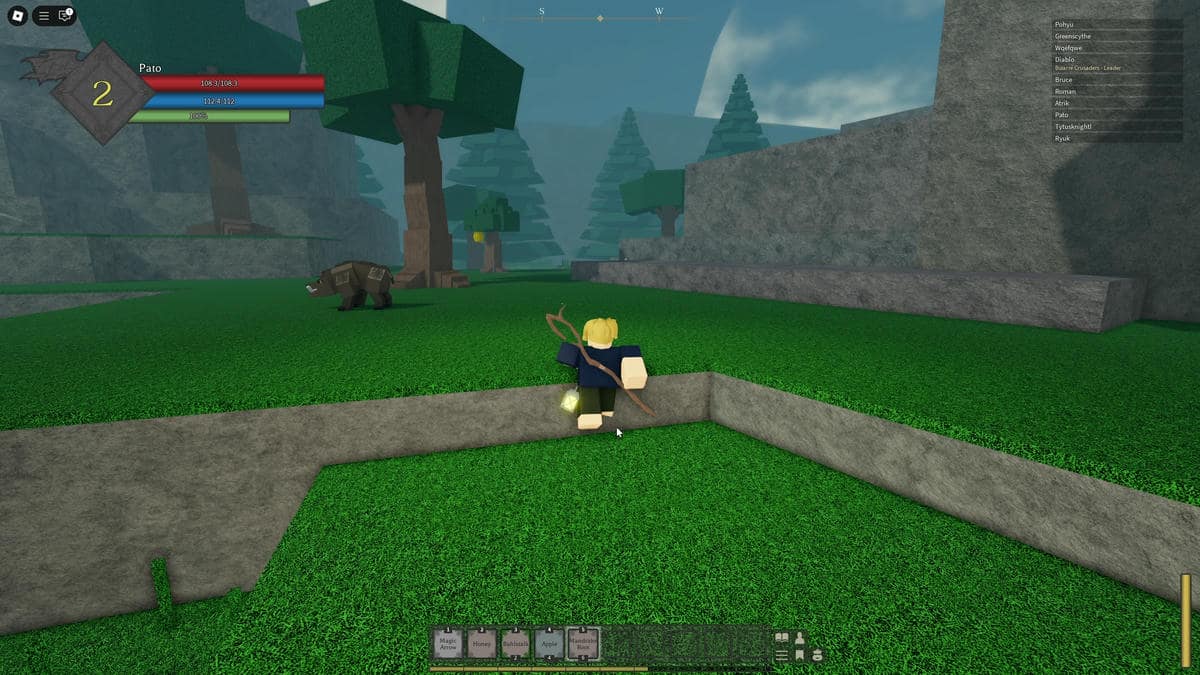
Task: Select the Honey hotbar slot
Action: pyautogui.click(x=482, y=643)
